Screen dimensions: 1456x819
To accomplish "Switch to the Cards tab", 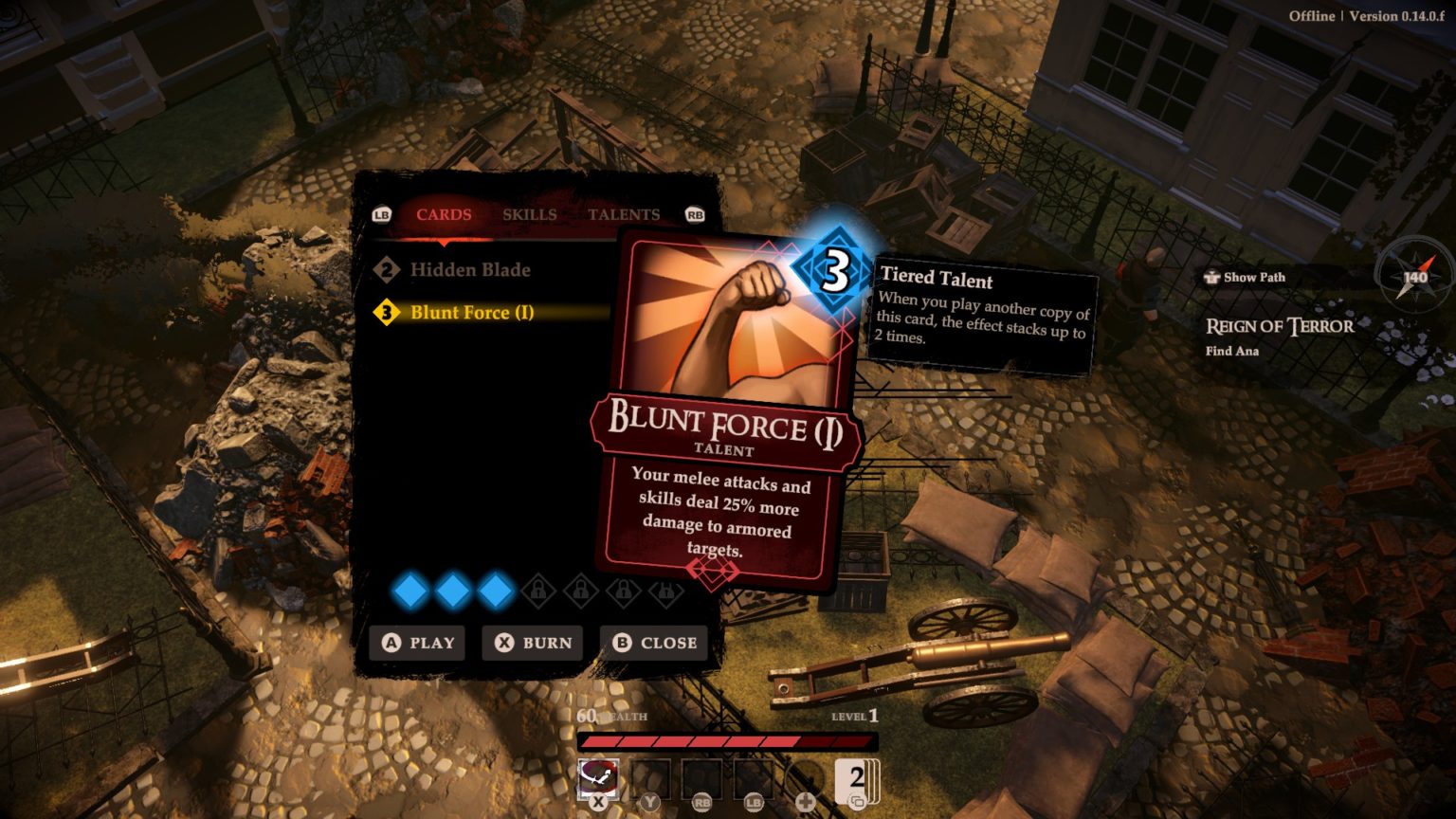I will pyautogui.click(x=443, y=214).
